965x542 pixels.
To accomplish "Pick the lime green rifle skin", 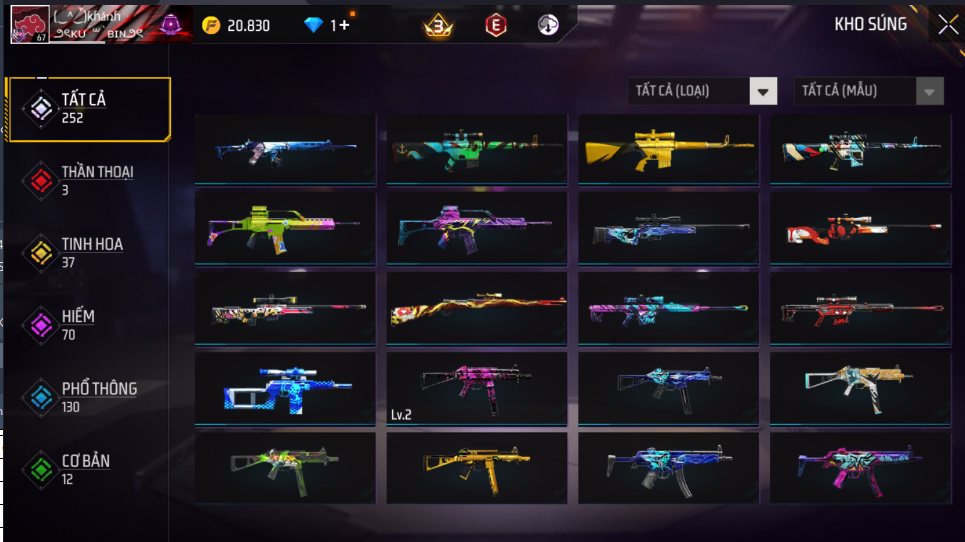I will tap(285, 228).
